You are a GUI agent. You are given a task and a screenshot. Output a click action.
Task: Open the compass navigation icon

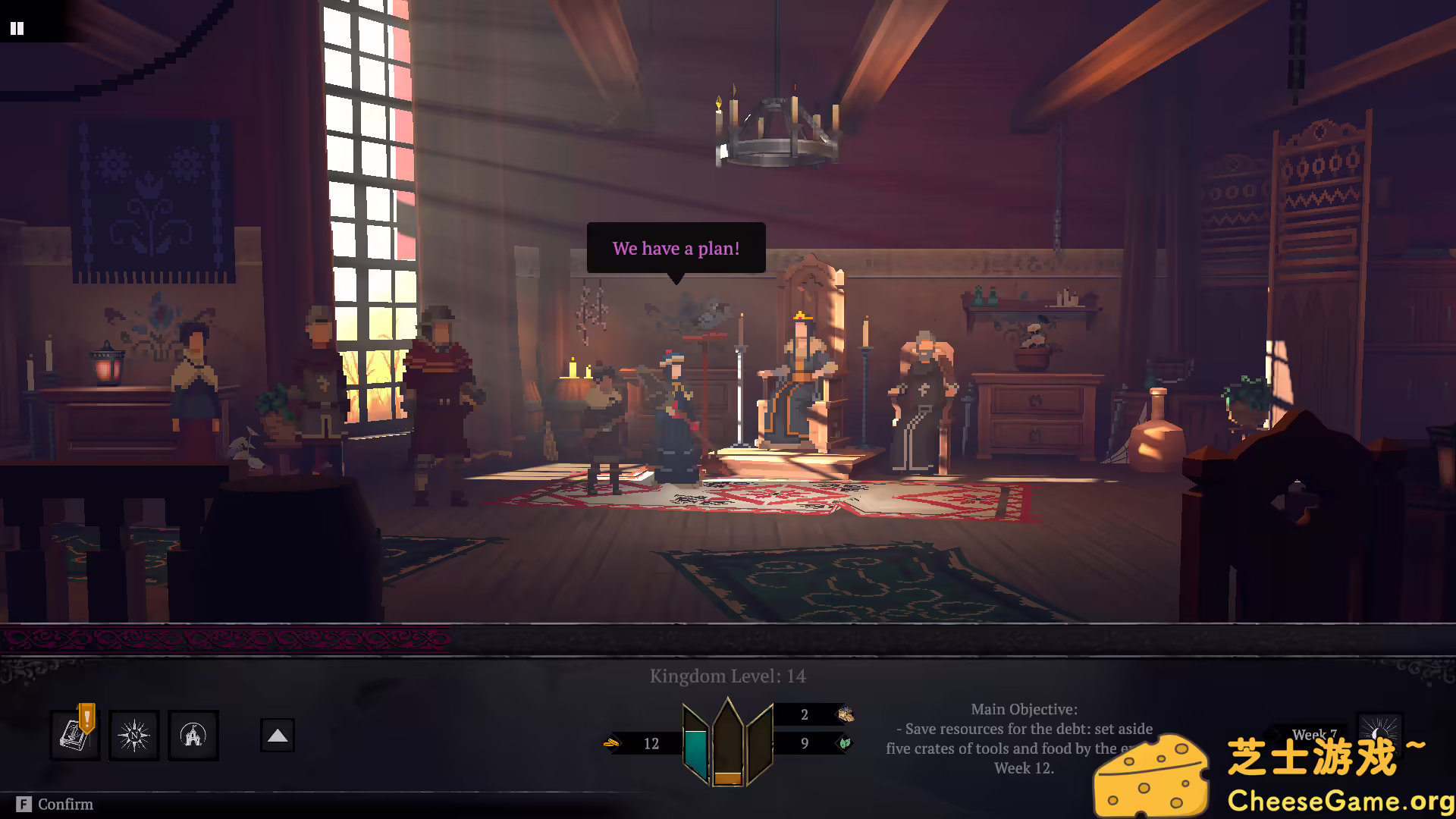click(134, 735)
